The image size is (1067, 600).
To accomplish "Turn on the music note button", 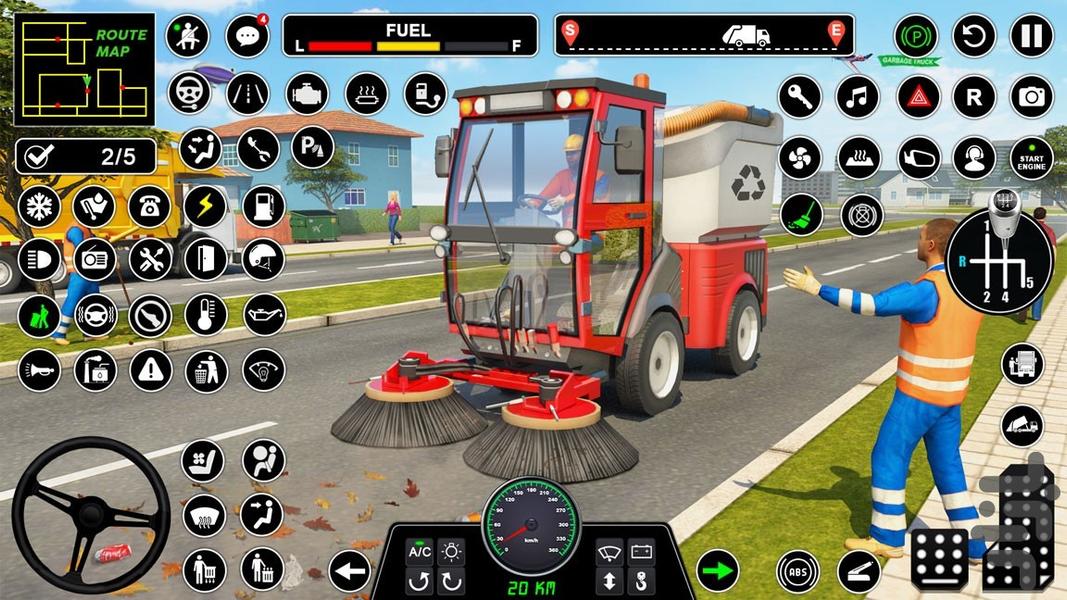I will 857,97.
